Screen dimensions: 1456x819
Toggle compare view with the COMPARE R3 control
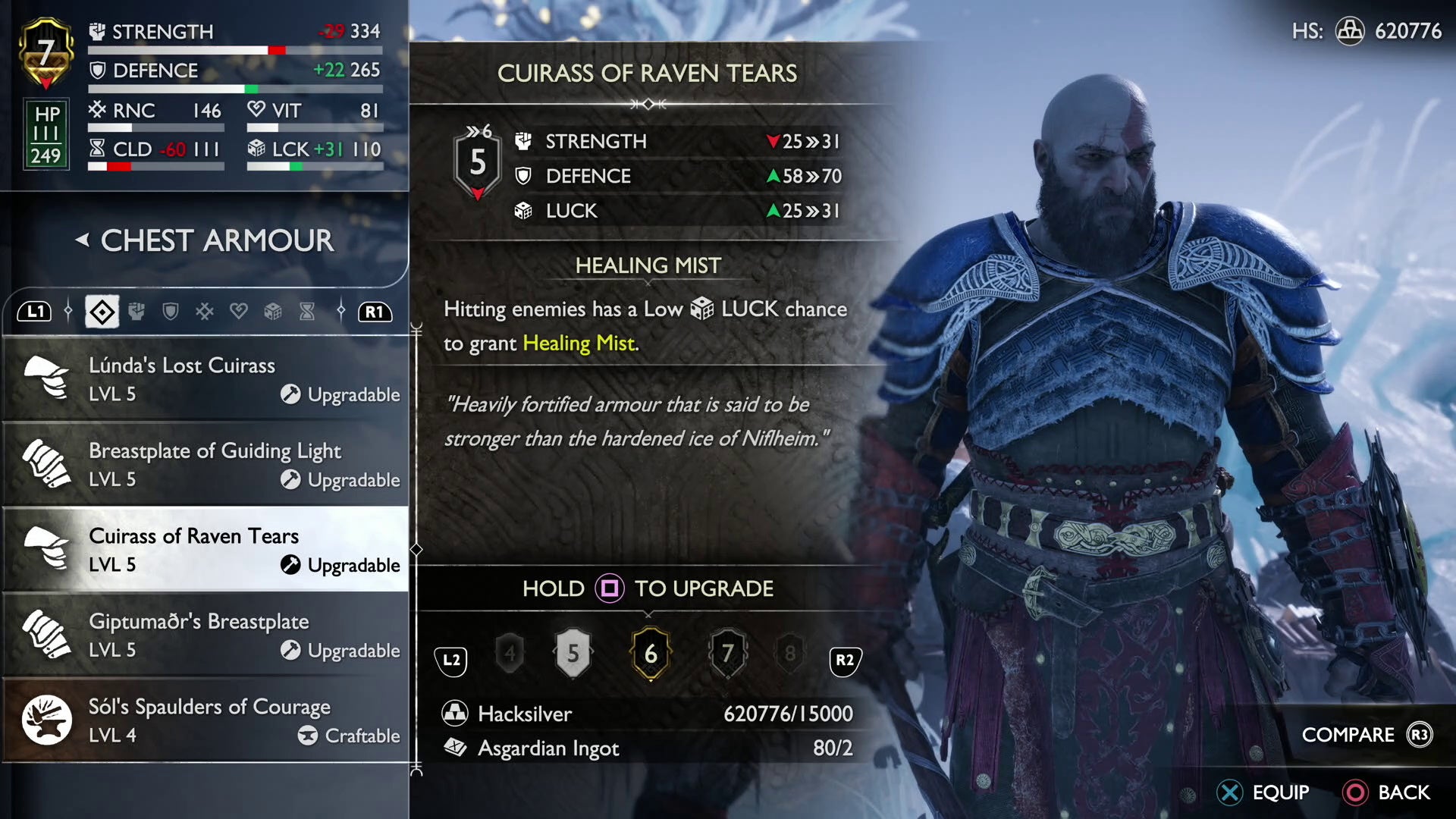coord(1365,734)
